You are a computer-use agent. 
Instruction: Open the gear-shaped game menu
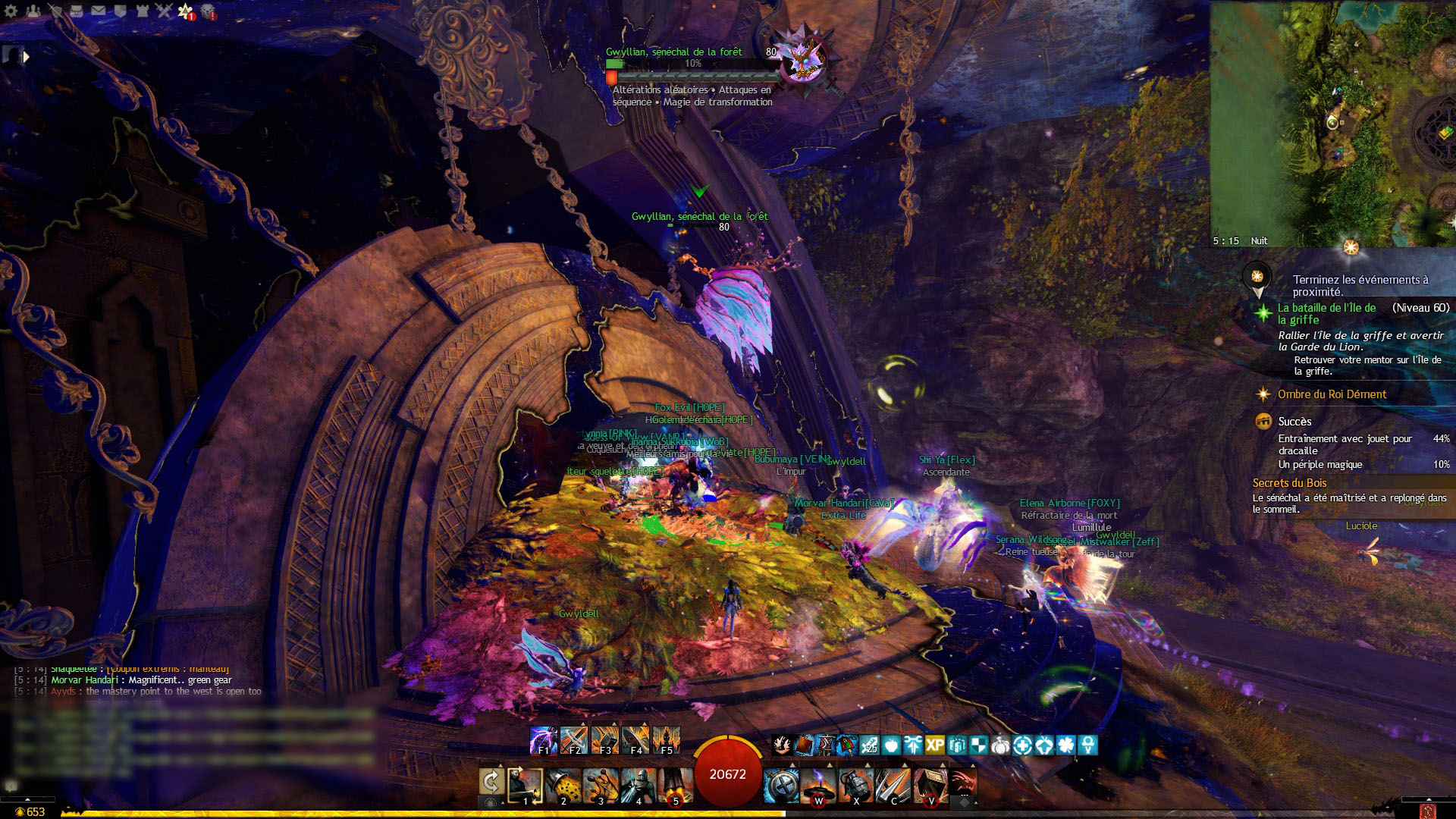click(11, 11)
